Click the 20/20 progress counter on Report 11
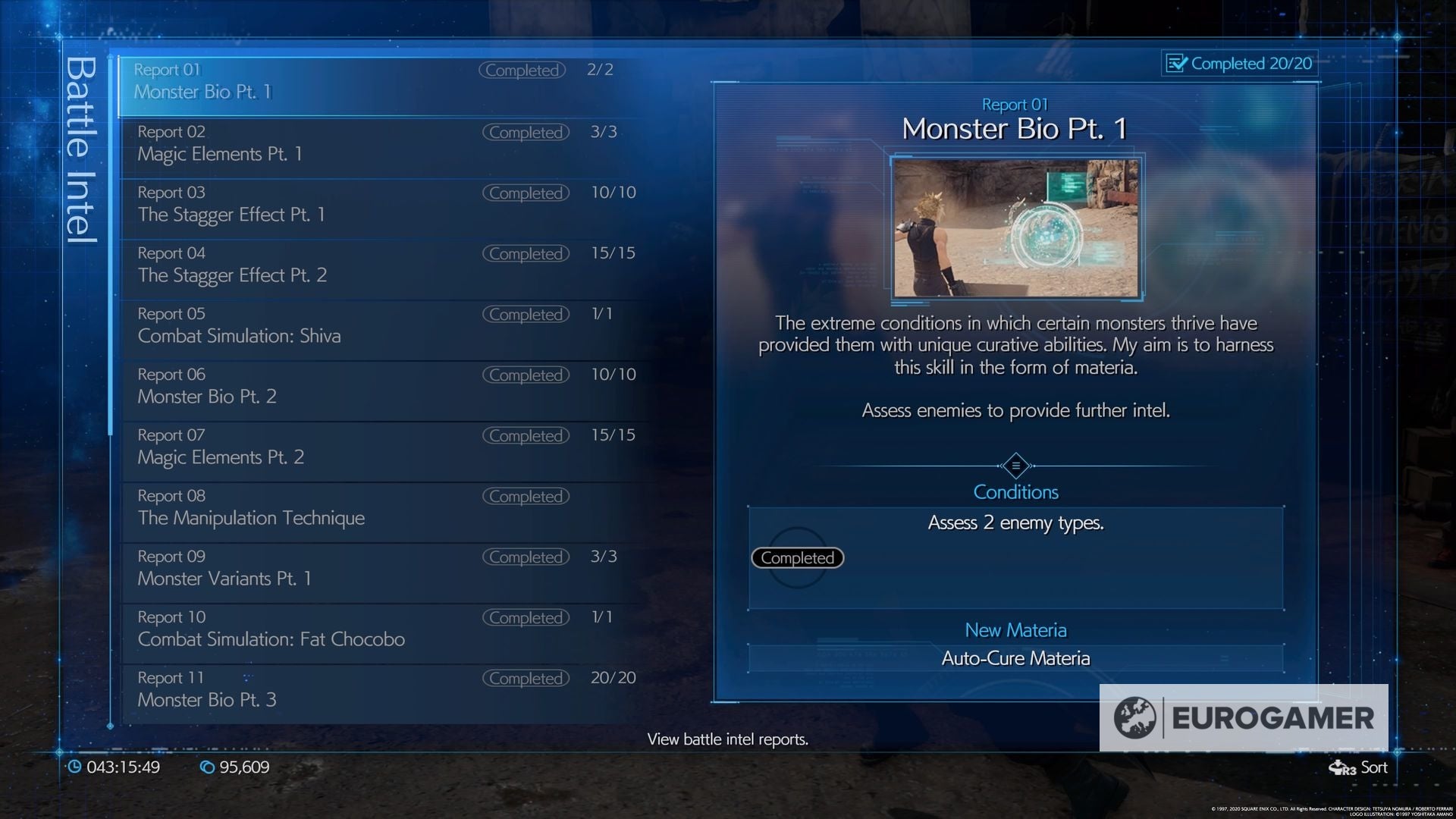This screenshot has height=819, width=1456. pos(611,678)
